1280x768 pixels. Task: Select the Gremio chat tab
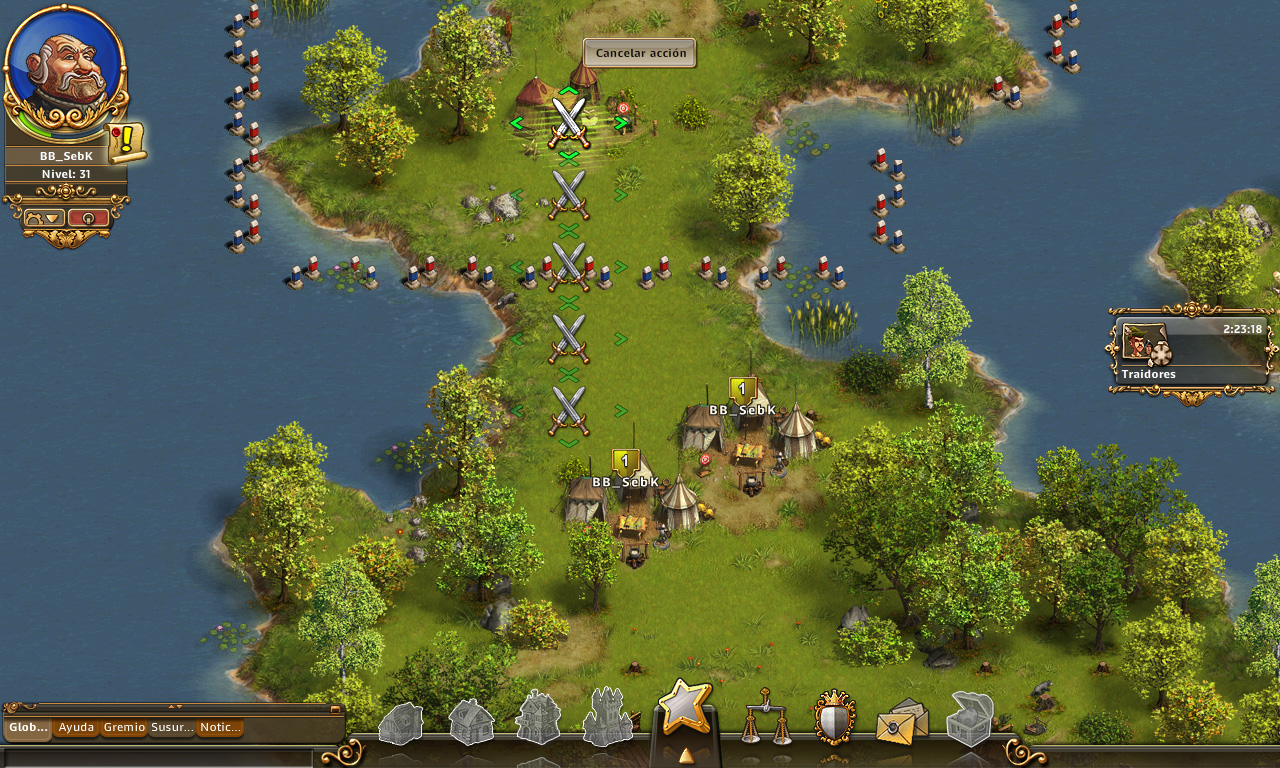coord(124,728)
